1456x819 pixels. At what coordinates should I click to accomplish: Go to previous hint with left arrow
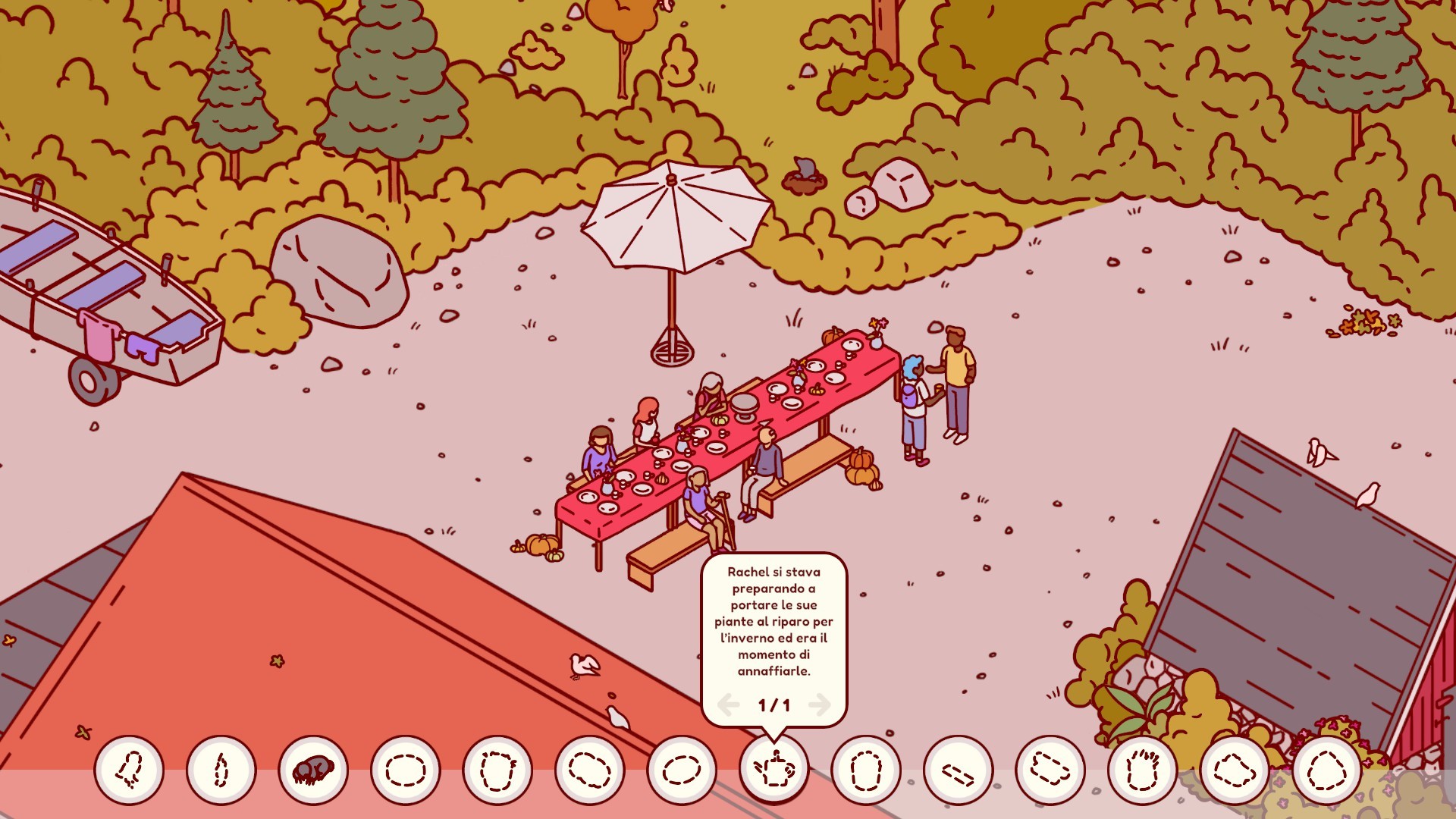[x=728, y=705]
